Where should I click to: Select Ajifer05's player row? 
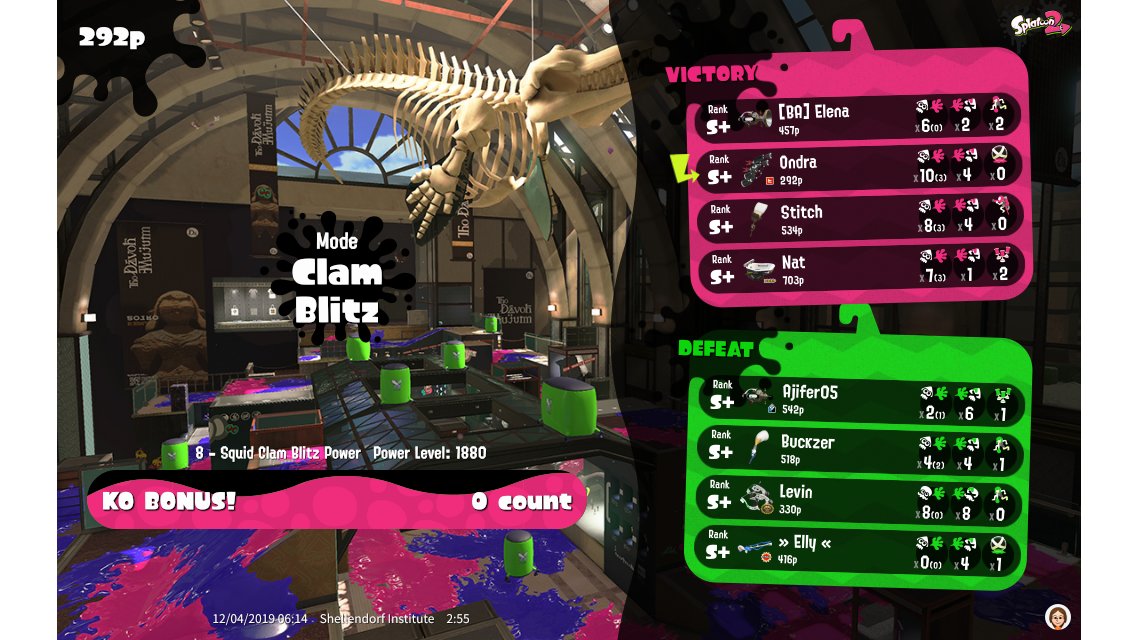860,399
